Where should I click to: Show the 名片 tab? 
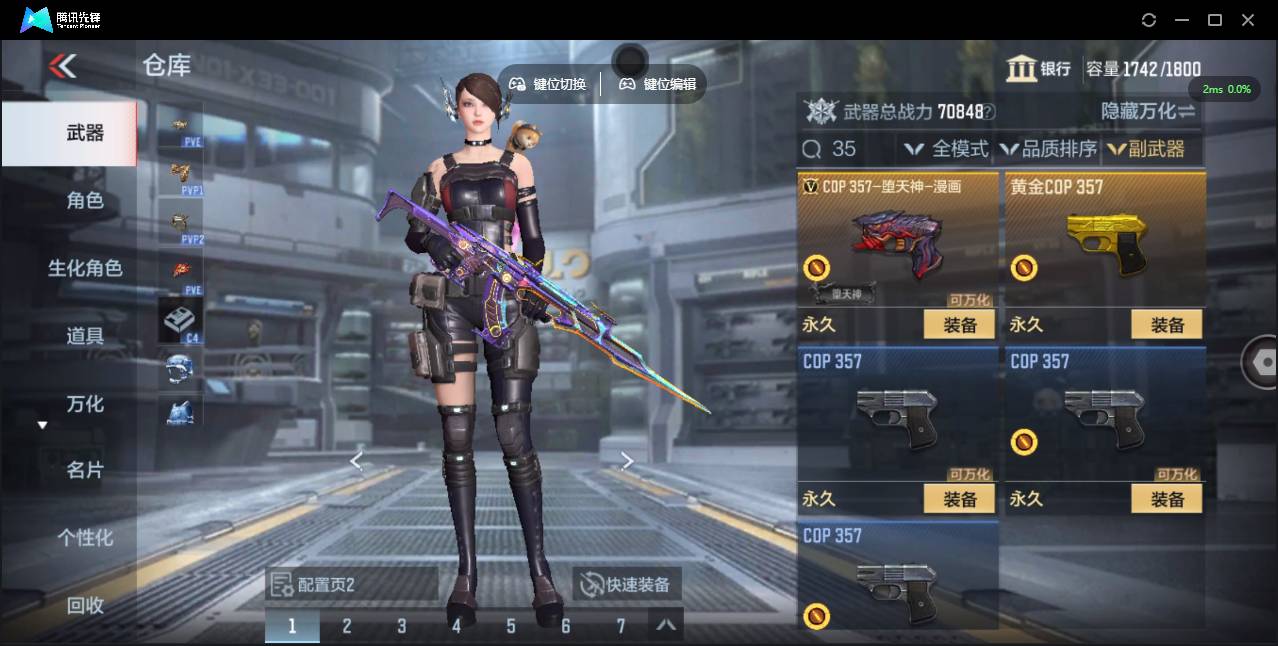point(85,470)
